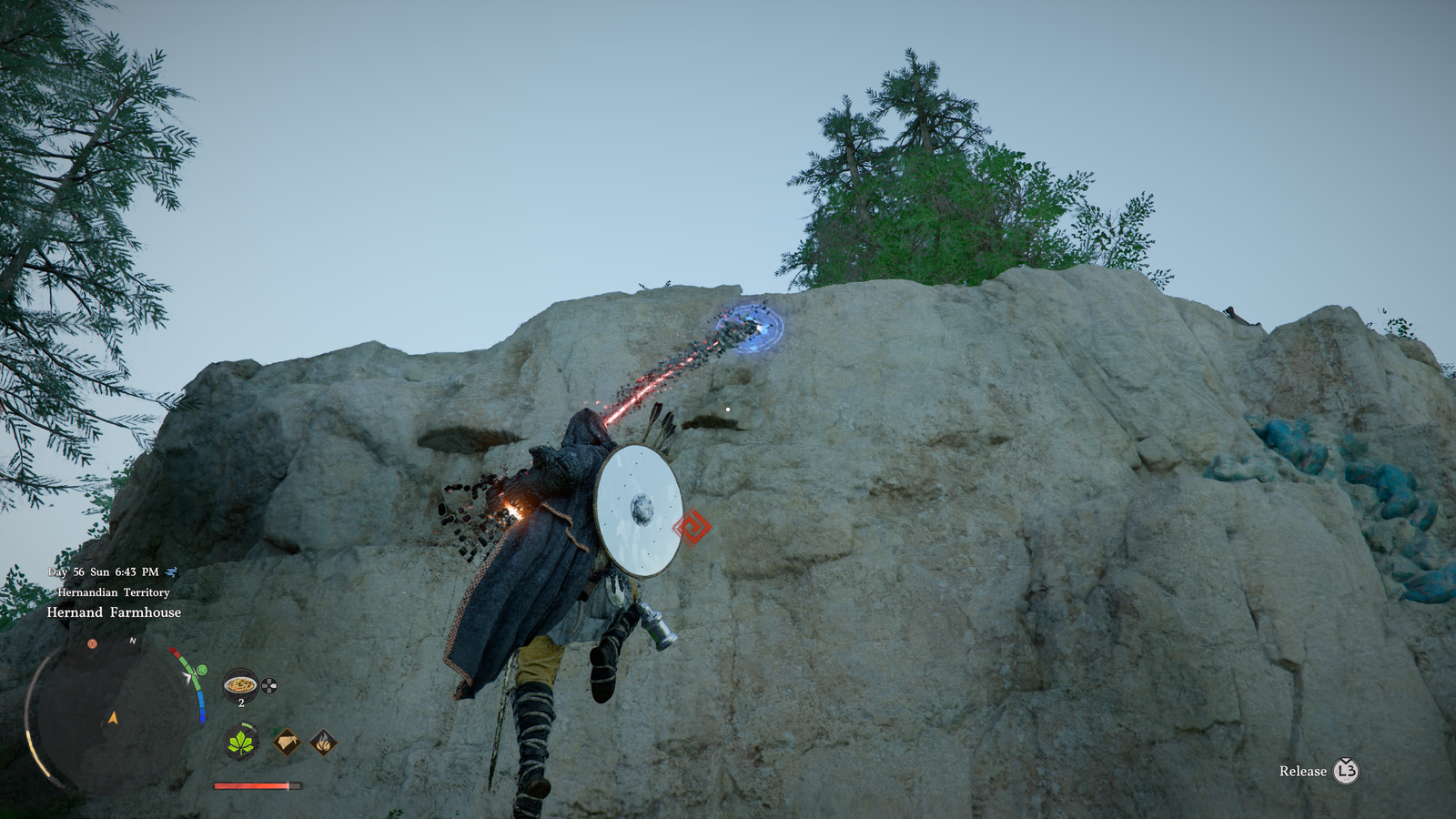The width and height of the screenshot is (1456, 819).
Task: Click the pointing hand diamond icon
Action: [287, 743]
